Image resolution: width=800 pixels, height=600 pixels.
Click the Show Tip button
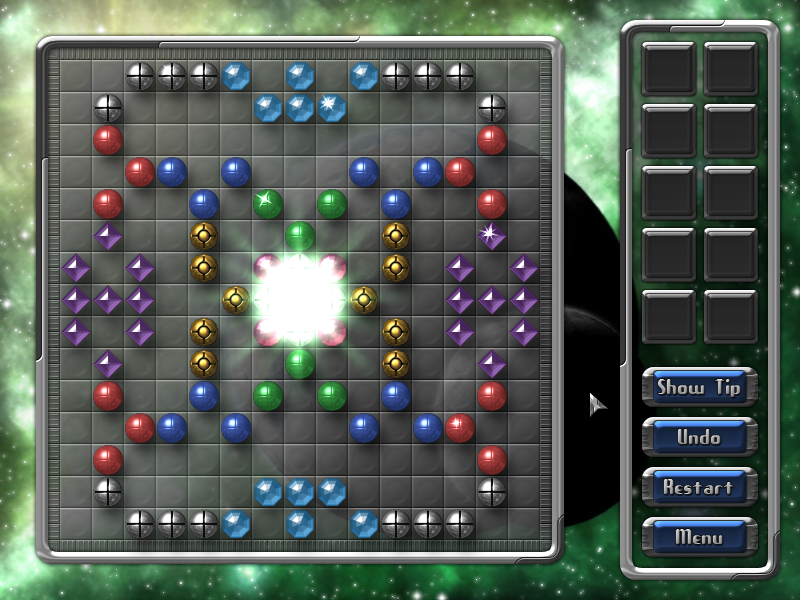[x=699, y=387]
